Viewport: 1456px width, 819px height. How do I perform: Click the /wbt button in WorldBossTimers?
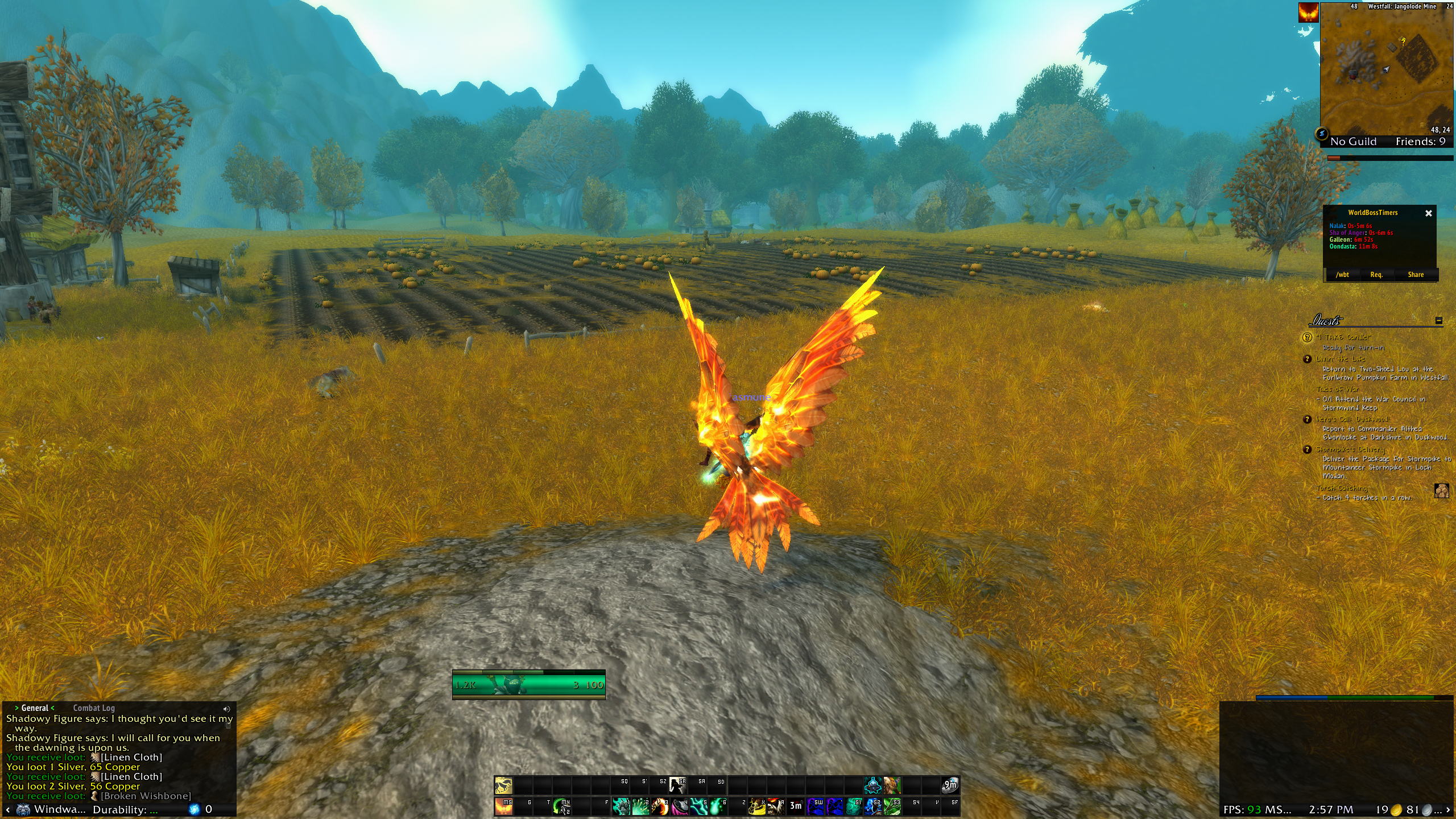[x=1342, y=275]
